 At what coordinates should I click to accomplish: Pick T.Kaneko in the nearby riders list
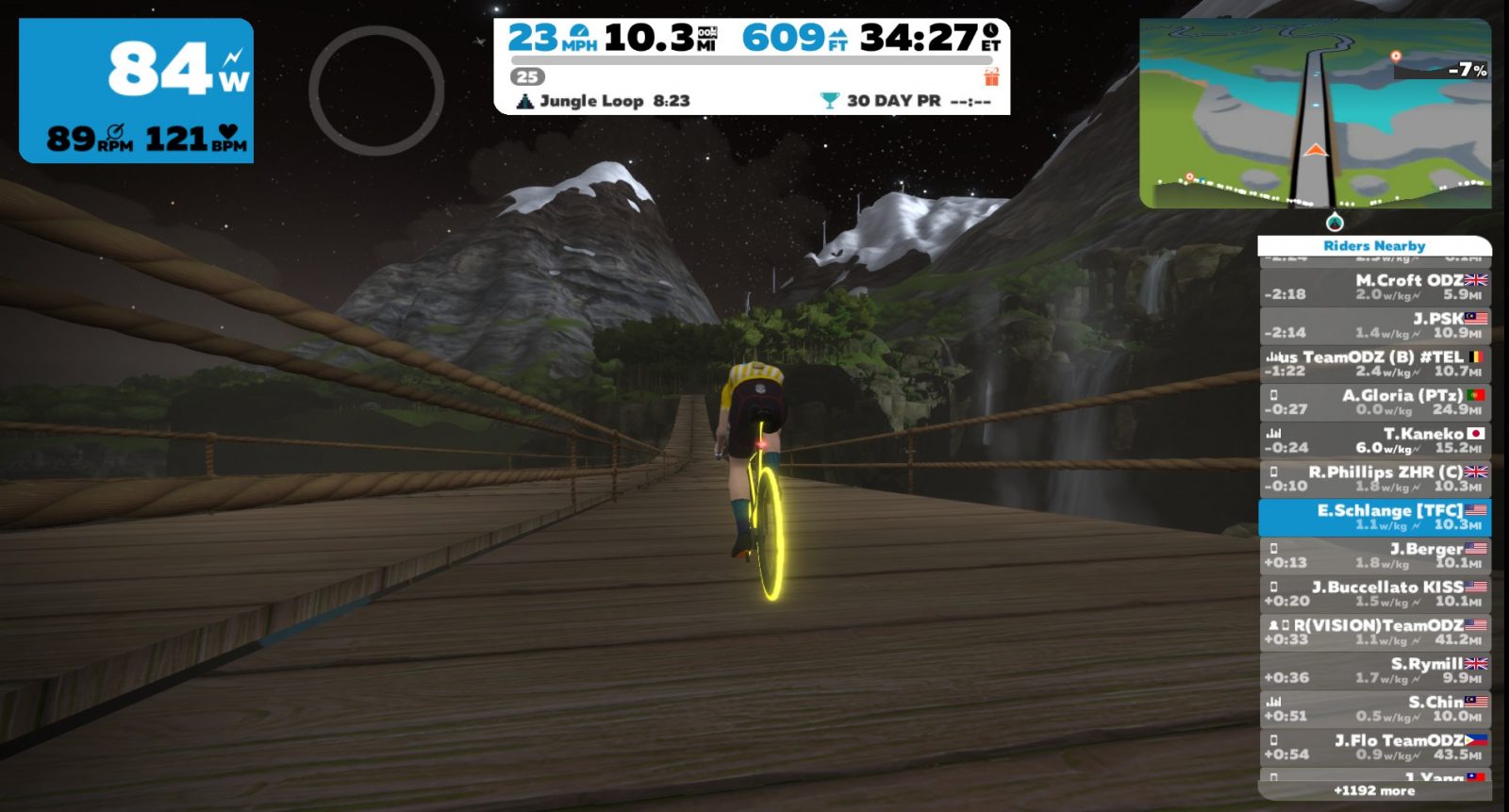pyautogui.click(x=1374, y=440)
